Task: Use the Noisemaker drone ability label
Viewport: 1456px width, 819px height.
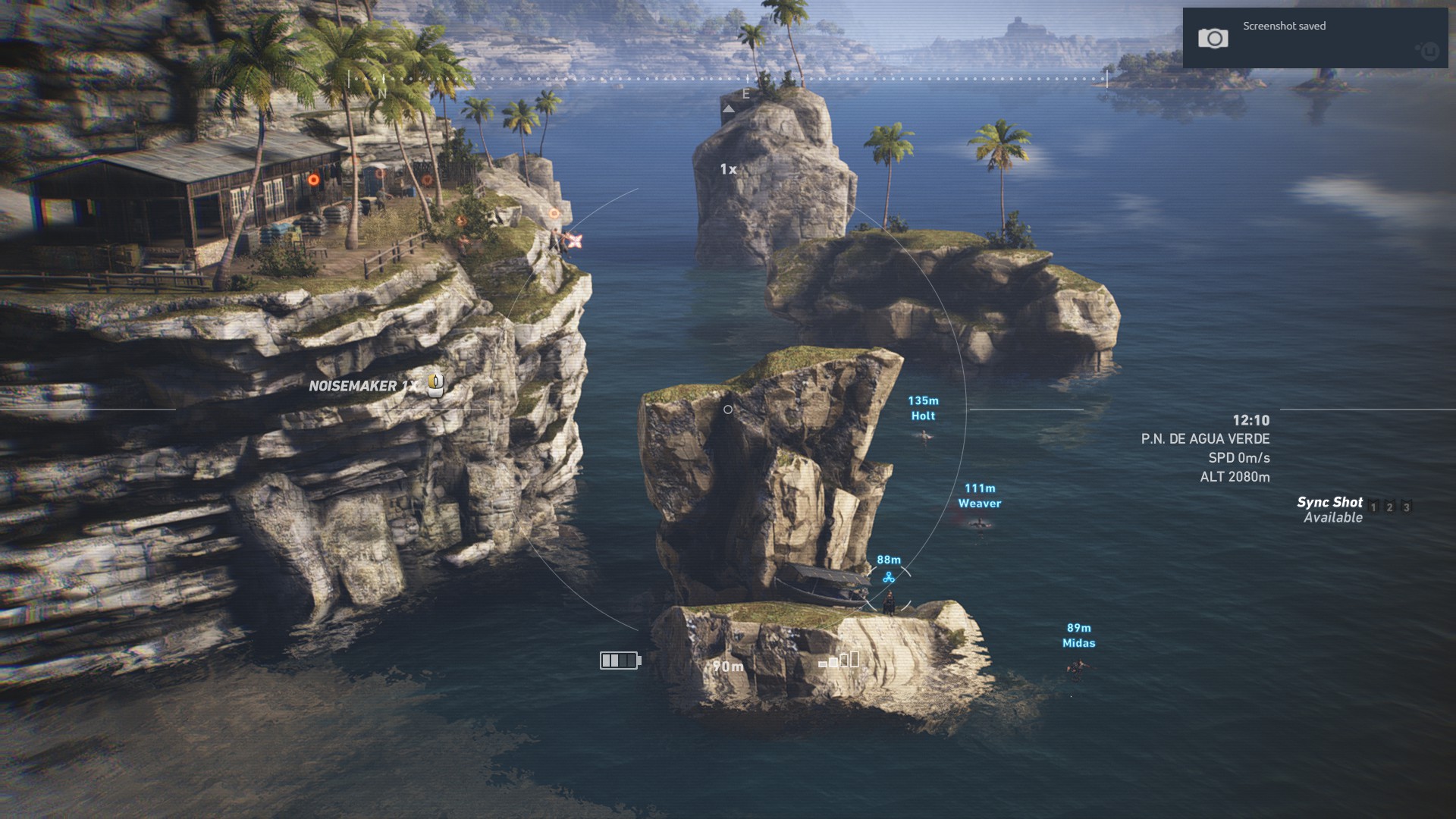Action: (364, 386)
